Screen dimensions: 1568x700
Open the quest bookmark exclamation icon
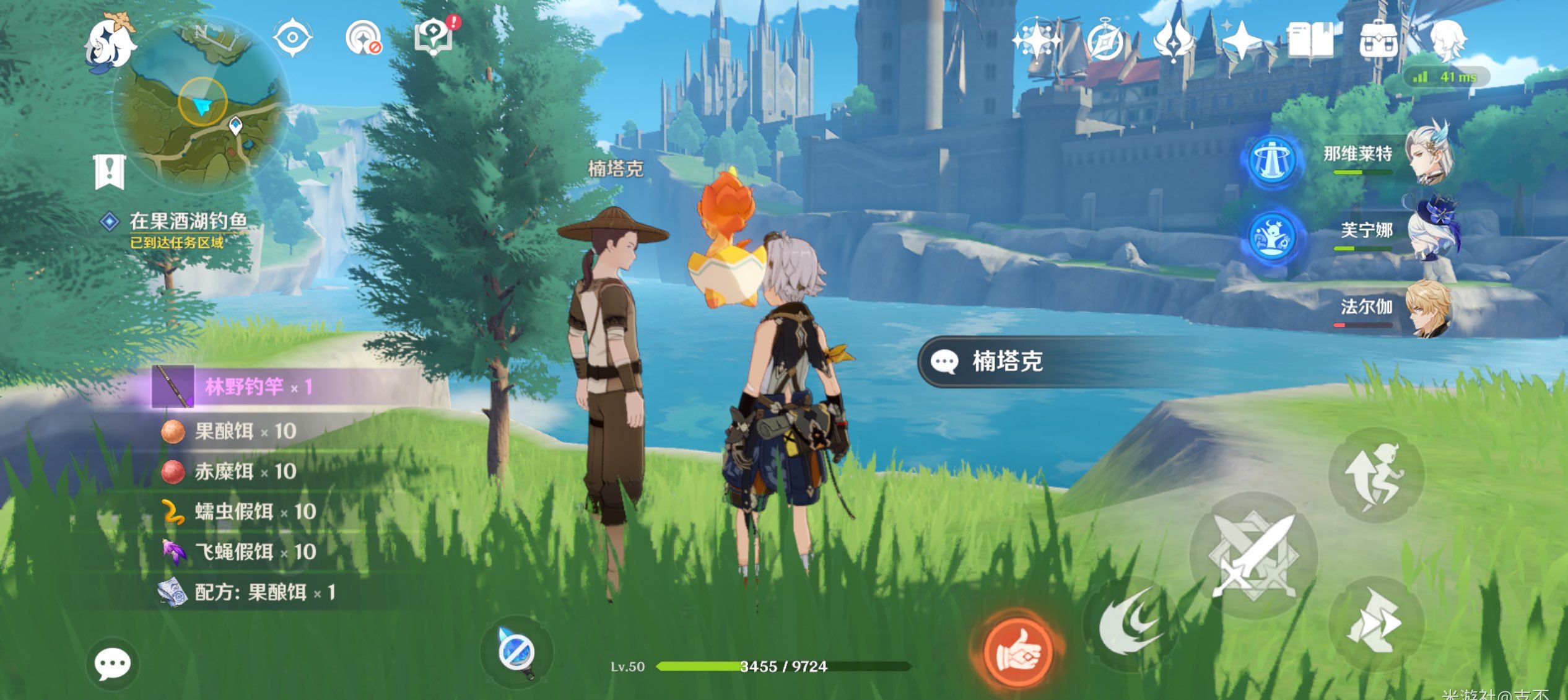(110, 172)
